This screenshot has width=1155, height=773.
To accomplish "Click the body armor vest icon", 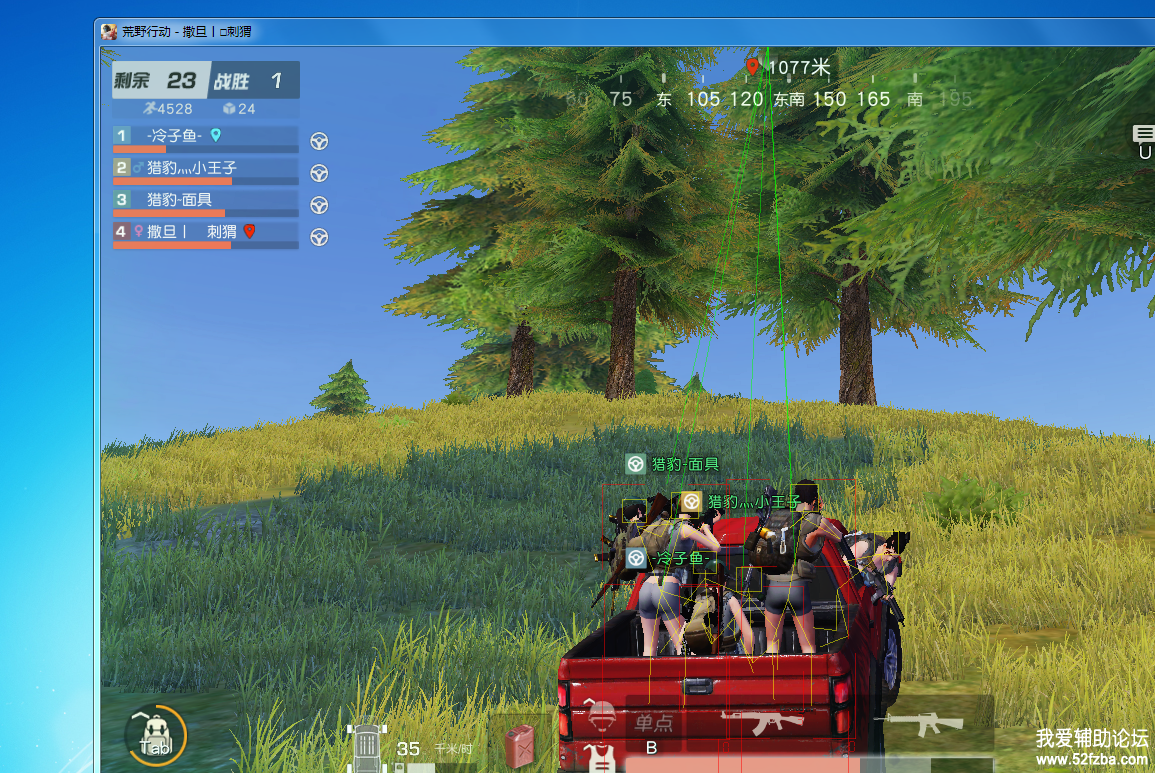I will [x=601, y=758].
